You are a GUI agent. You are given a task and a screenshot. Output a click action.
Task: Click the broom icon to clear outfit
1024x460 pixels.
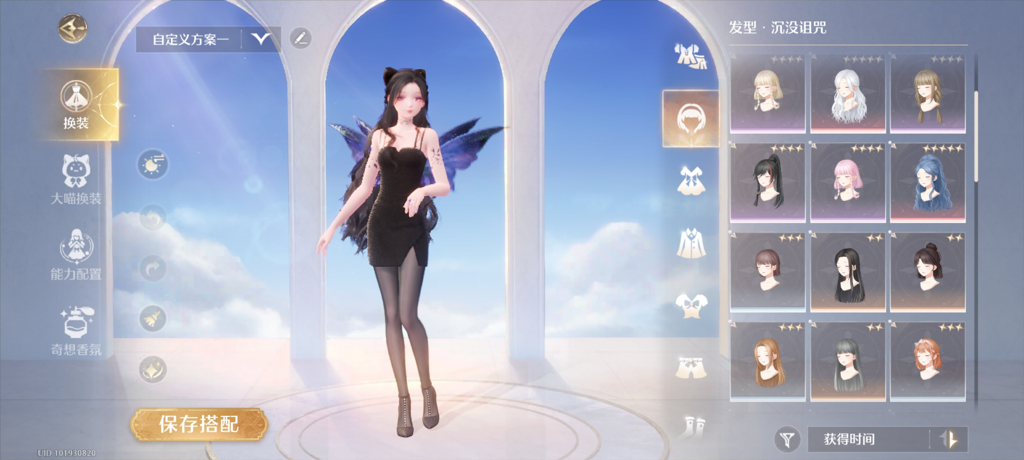[153, 319]
